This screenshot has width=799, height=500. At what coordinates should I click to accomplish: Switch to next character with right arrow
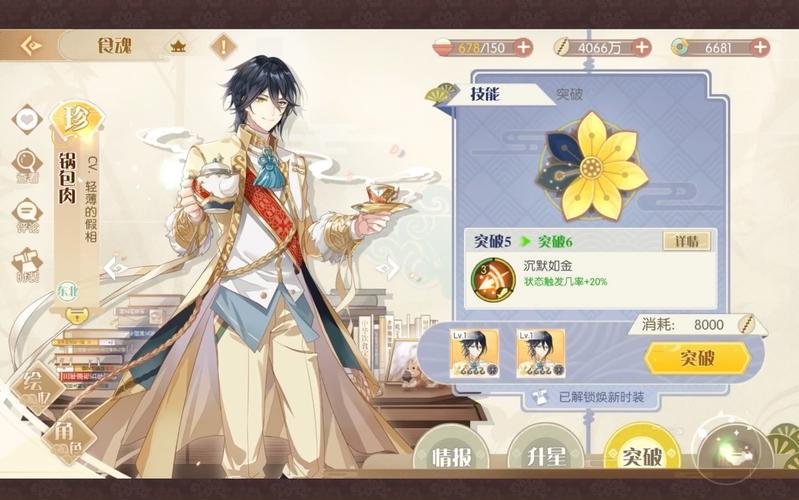click(x=389, y=267)
